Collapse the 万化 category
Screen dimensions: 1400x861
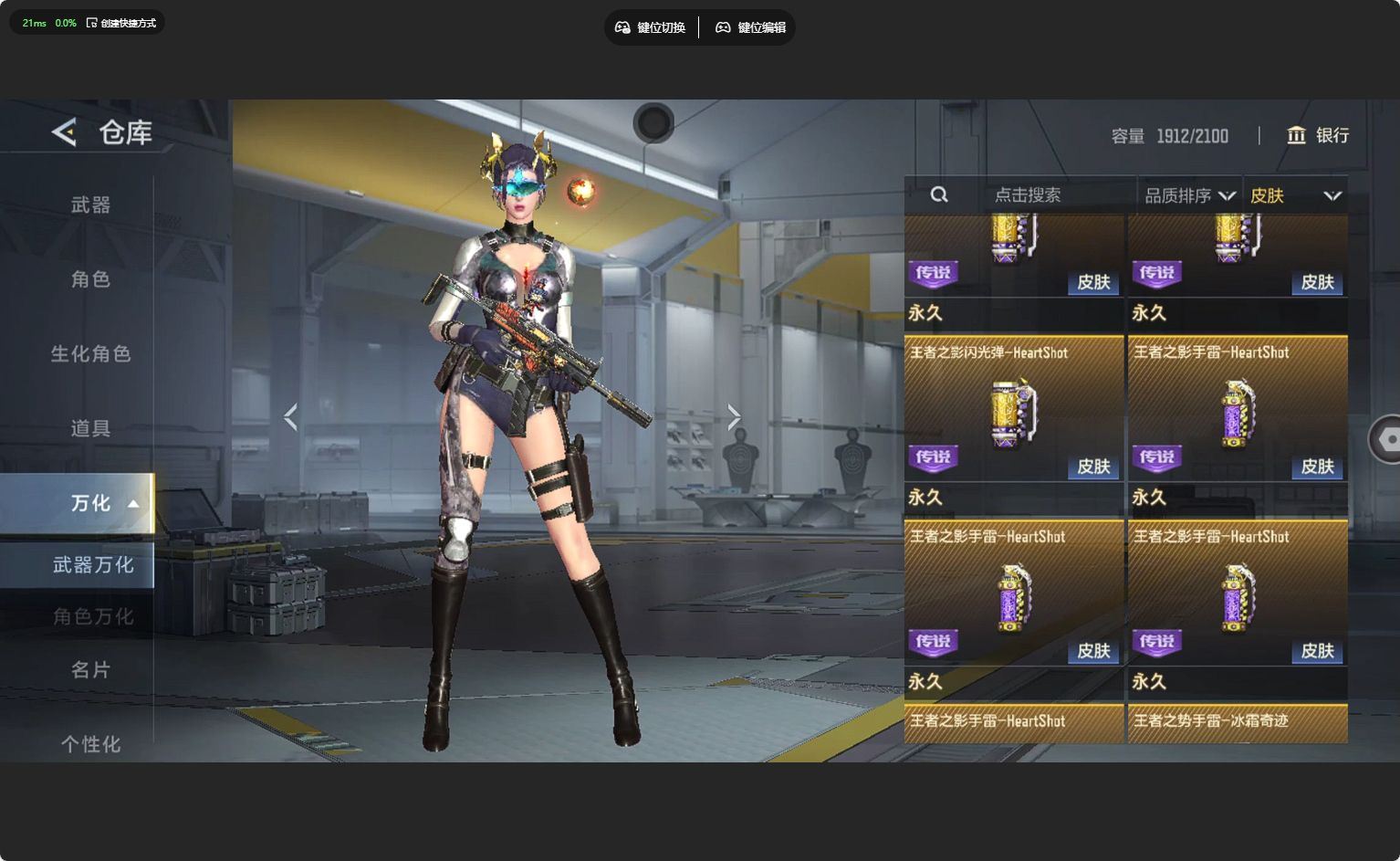click(91, 503)
